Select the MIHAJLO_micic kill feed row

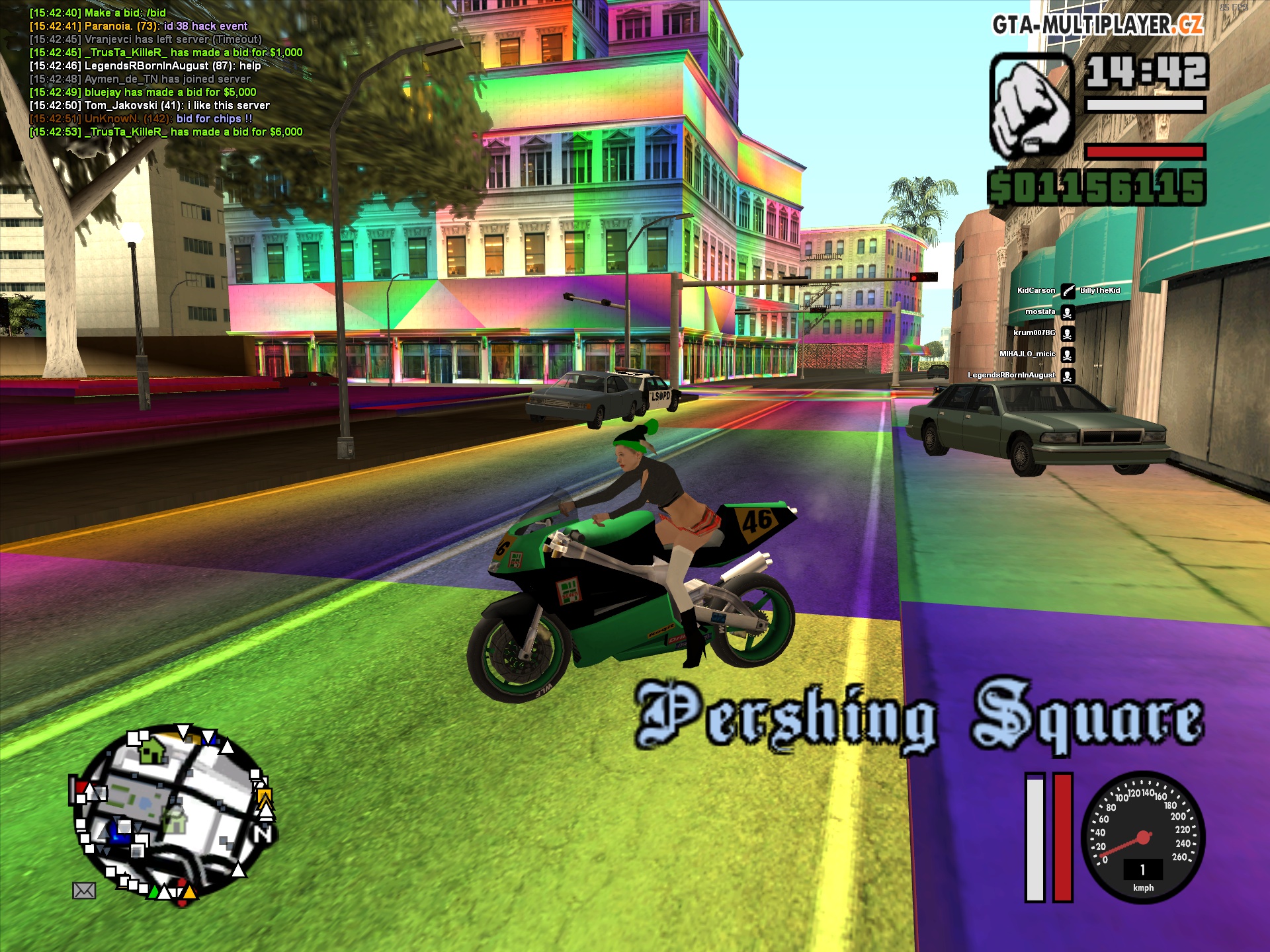point(1036,354)
